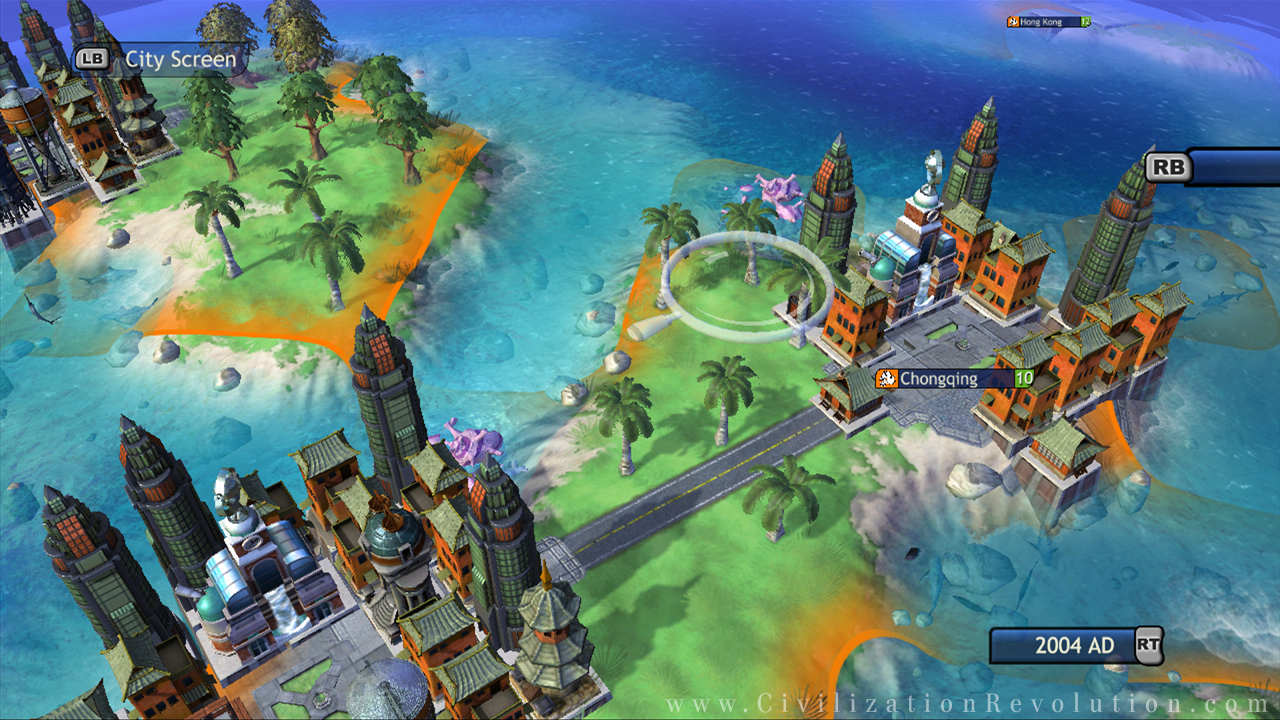Click the 2004 AD end-turn panel
This screenshot has width=1280, height=720.
point(1073,646)
